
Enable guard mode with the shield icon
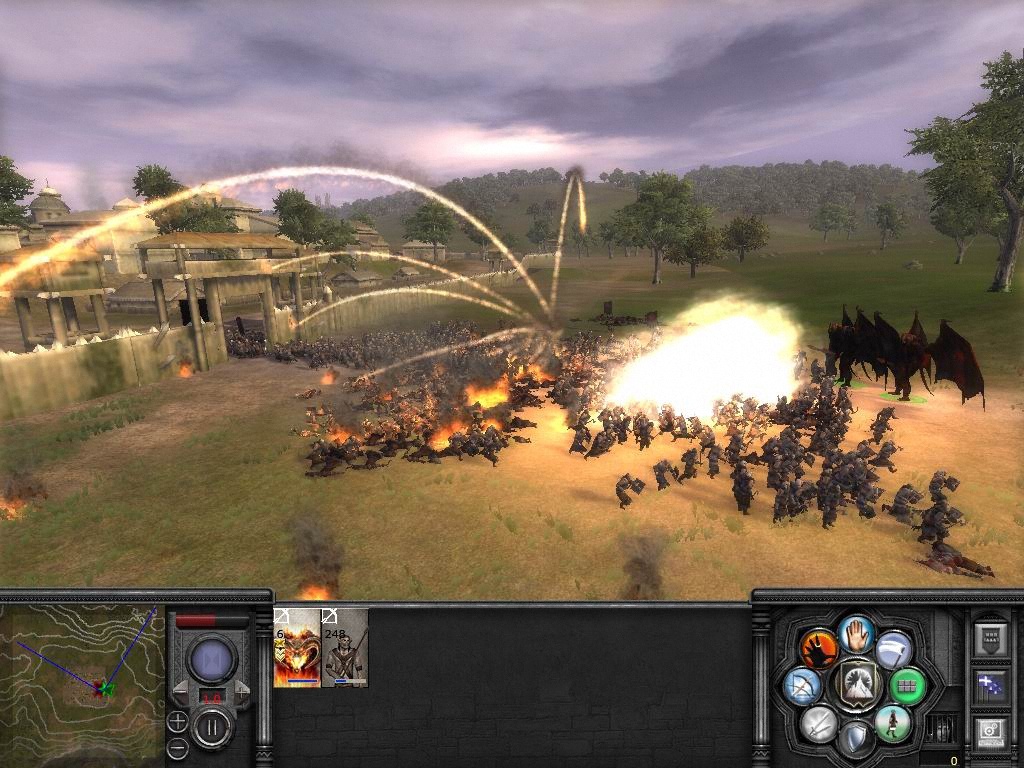(856, 738)
